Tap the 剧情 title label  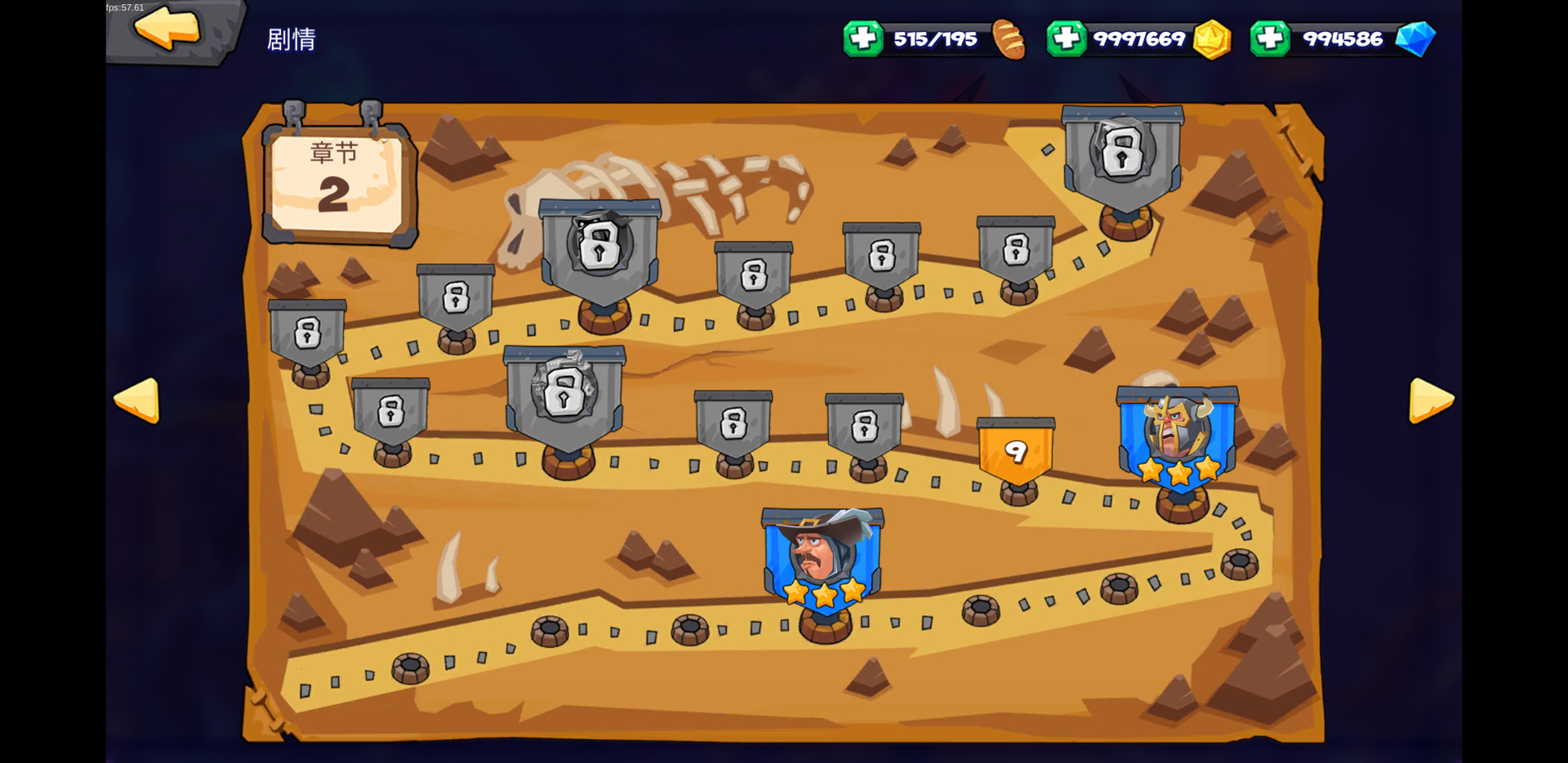pos(292,38)
